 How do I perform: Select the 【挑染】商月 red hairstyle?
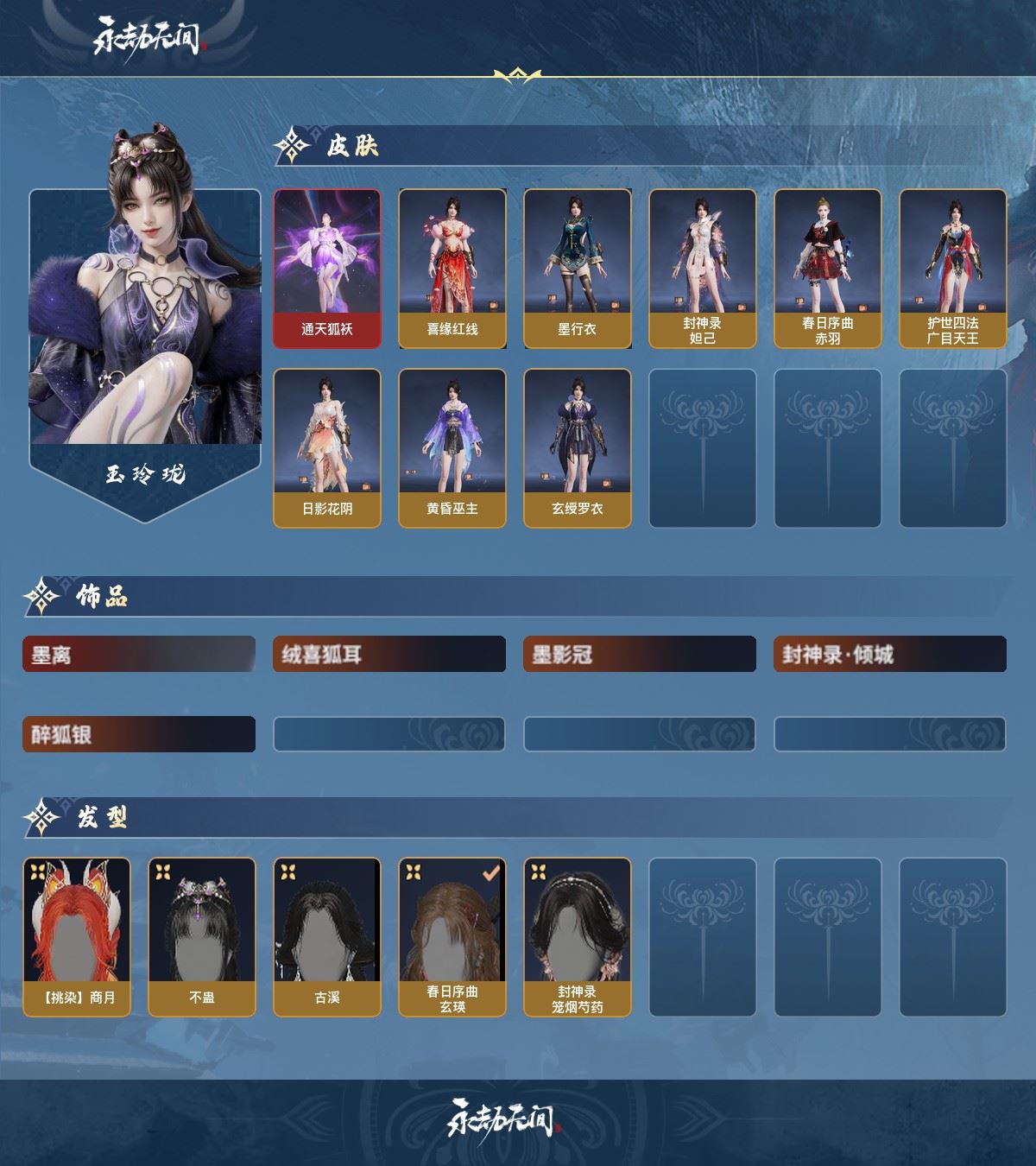[77, 937]
